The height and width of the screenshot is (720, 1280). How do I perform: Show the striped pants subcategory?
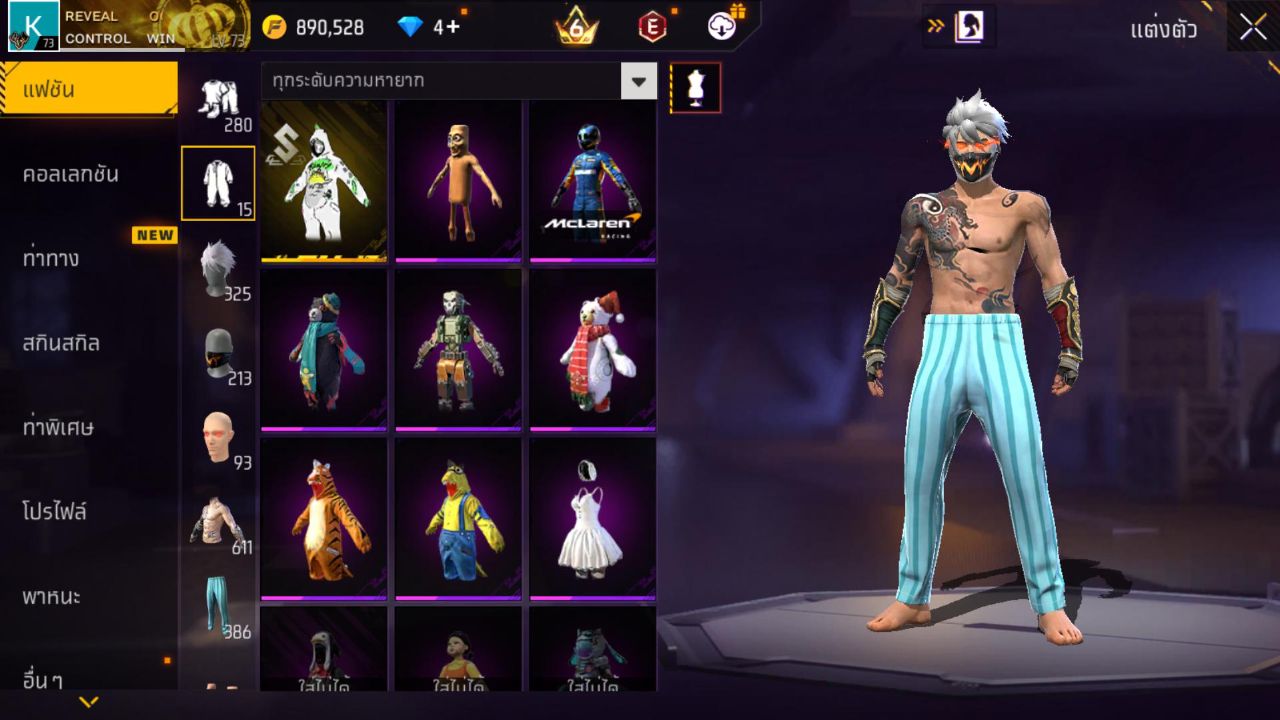[x=218, y=606]
